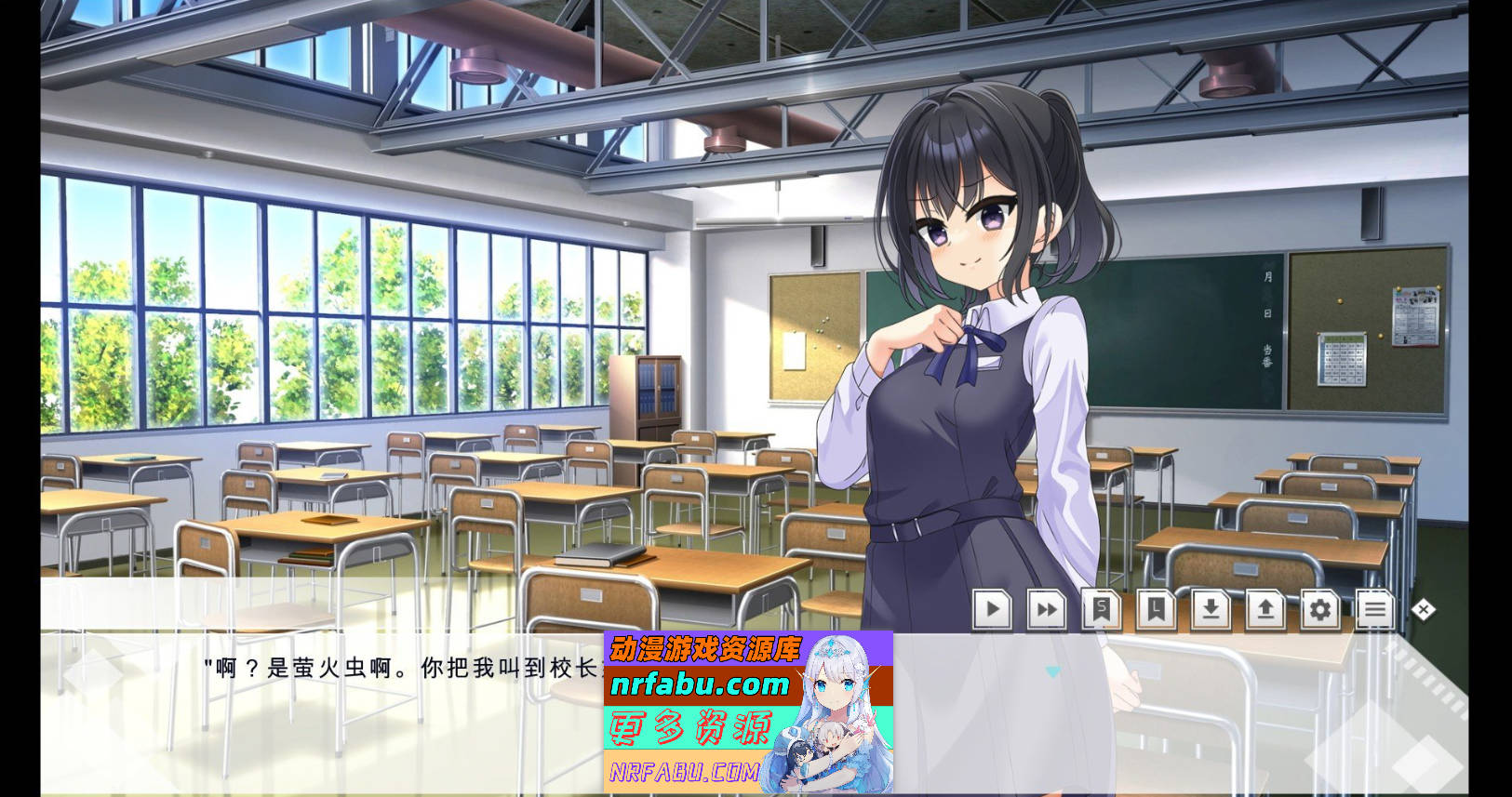Hide the dialogue box with the X diamond
Screen dimensions: 1512x797
click(x=1423, y=609)
